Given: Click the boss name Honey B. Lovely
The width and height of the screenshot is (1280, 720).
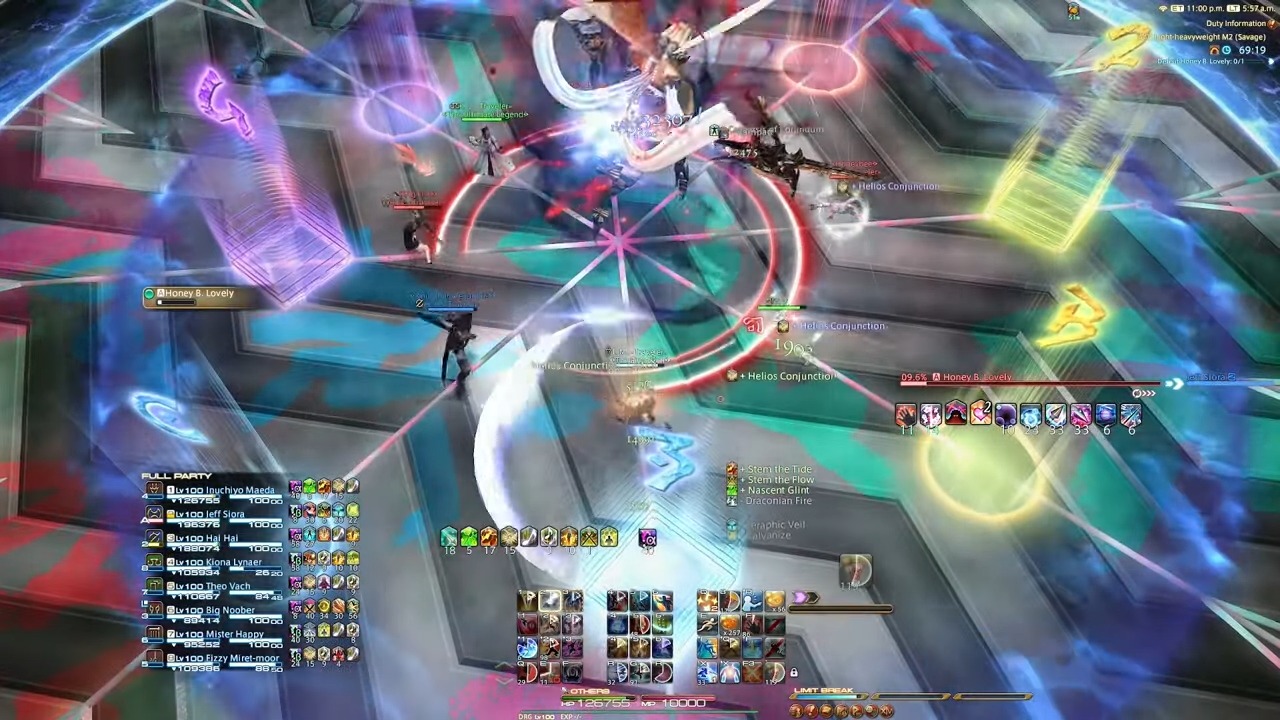Looking at the screenshot, I should point(977,377).
